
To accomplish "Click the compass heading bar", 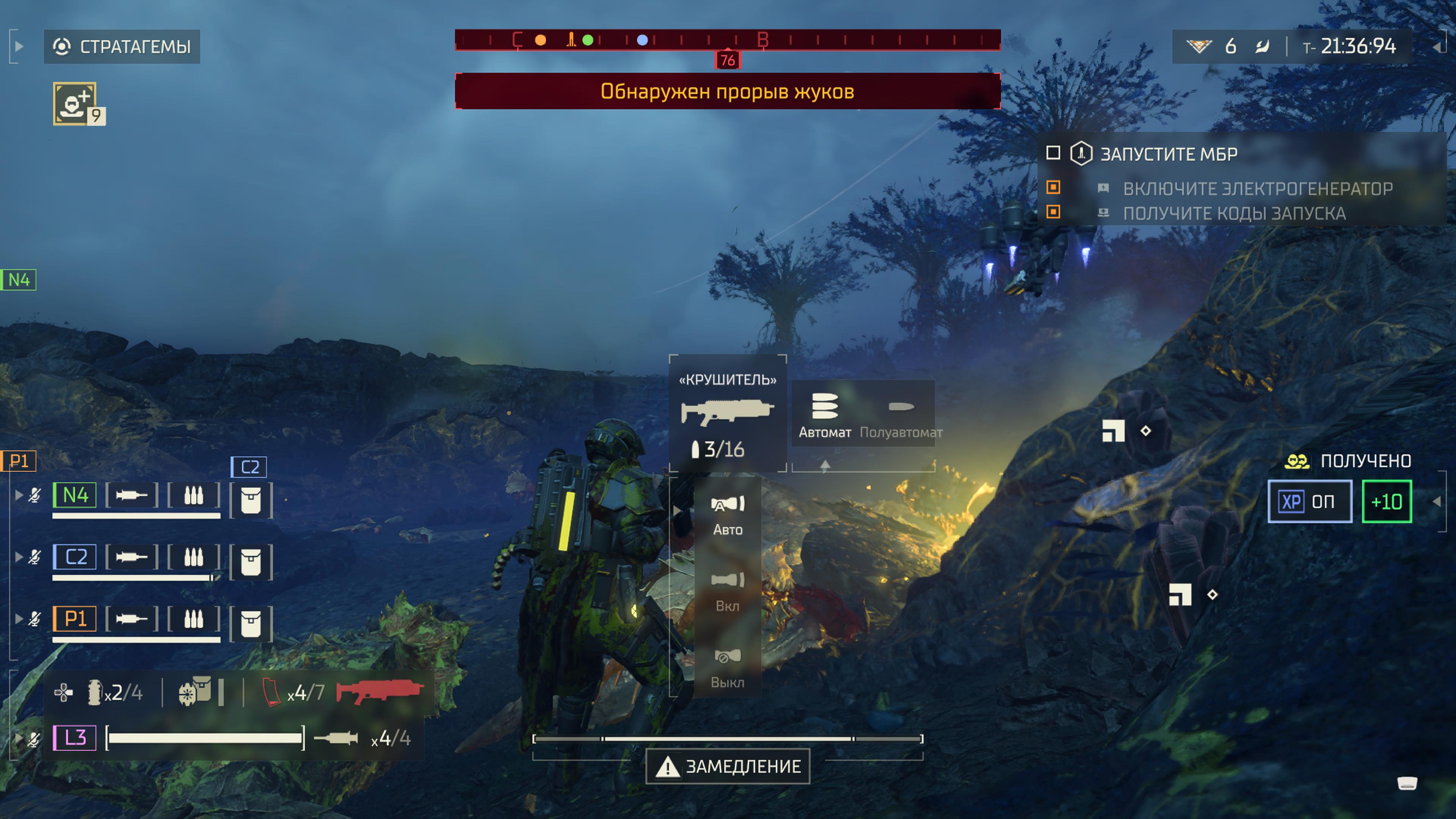I will (728, 40).
